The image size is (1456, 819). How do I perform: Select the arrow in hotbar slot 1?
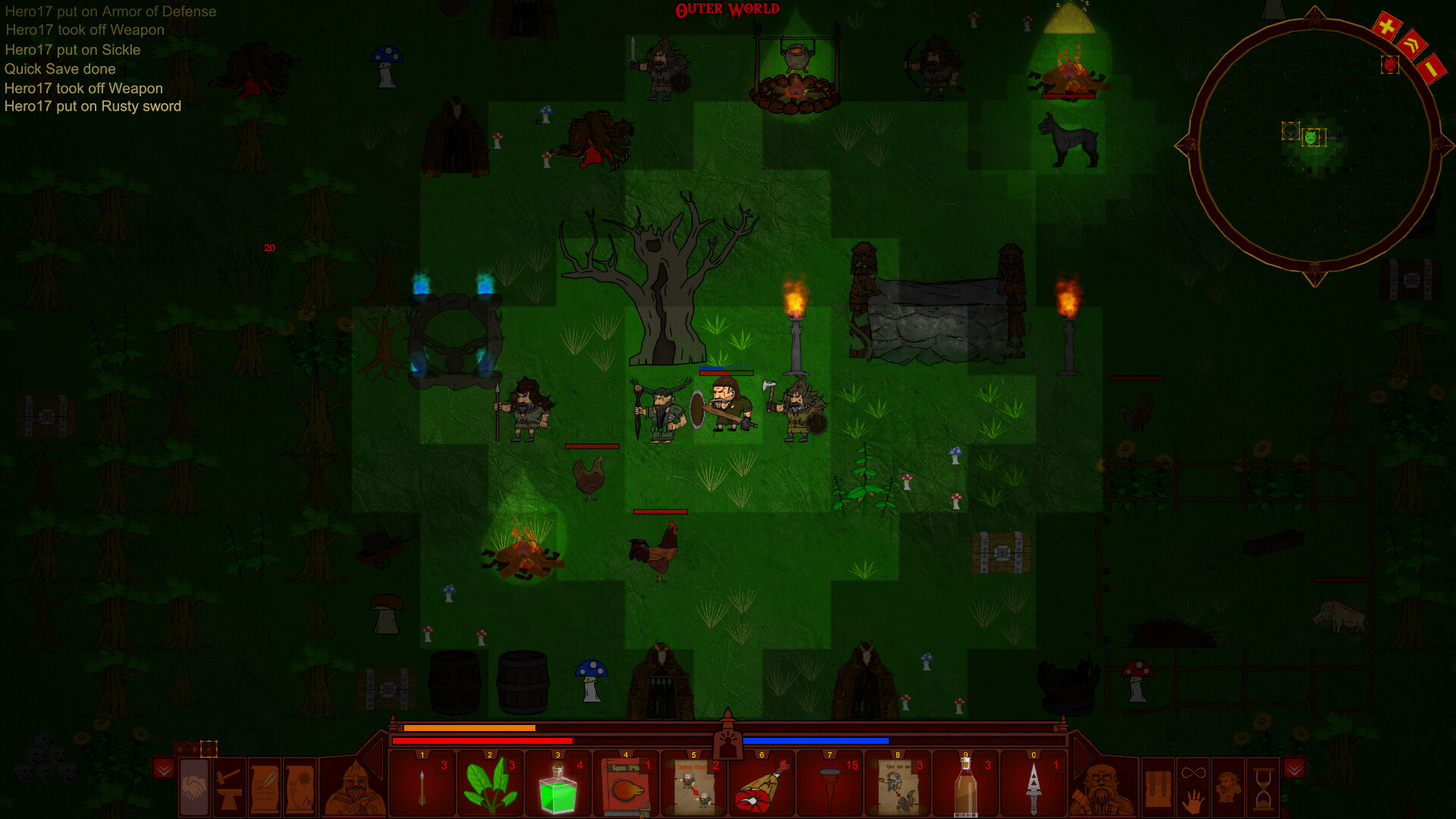pyautogui.click(x=423, y=785)
